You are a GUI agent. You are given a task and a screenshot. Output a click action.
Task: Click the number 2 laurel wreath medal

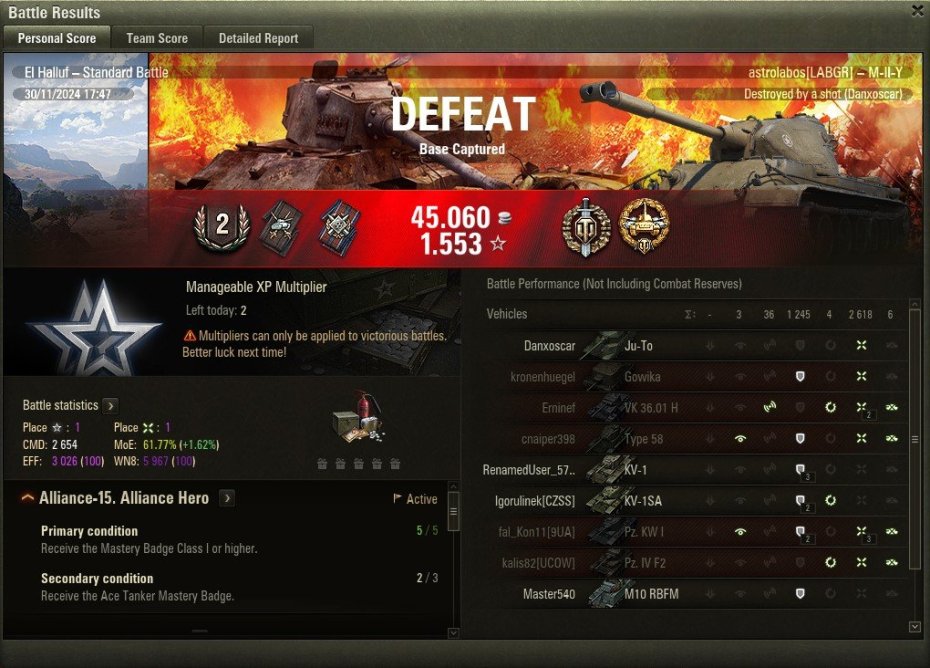click(x=219, y=226)
